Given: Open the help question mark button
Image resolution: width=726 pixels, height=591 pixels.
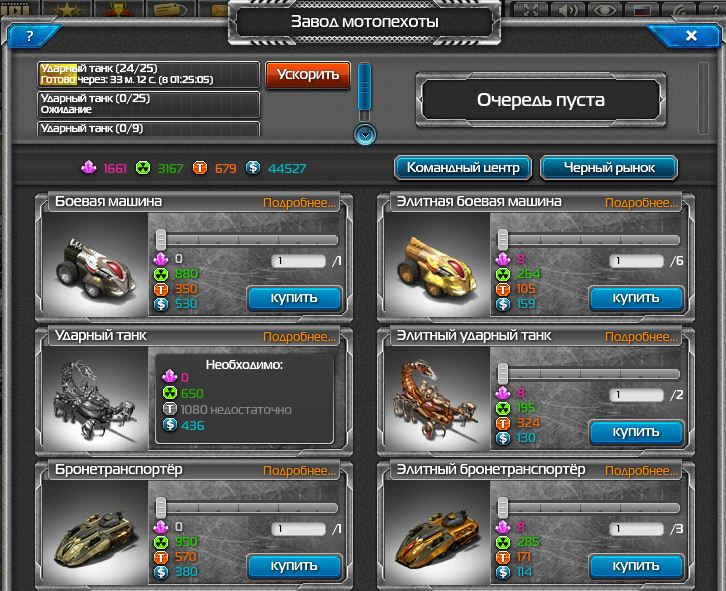Looking at the screenshot, I should [x=30, y=36].
